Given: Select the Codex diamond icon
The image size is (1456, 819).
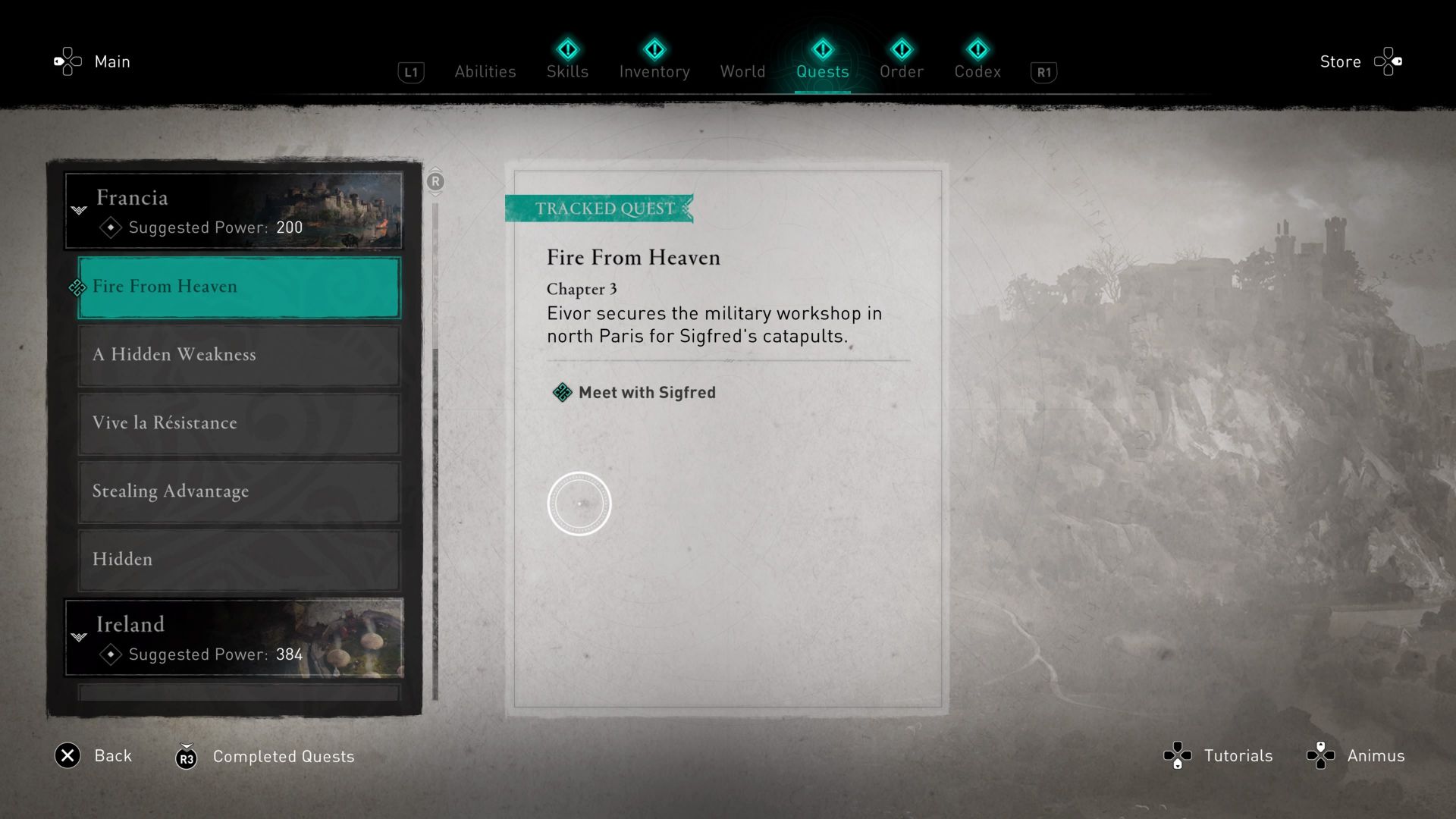Looking at the screenshot, I should click(x=978, y=49).
